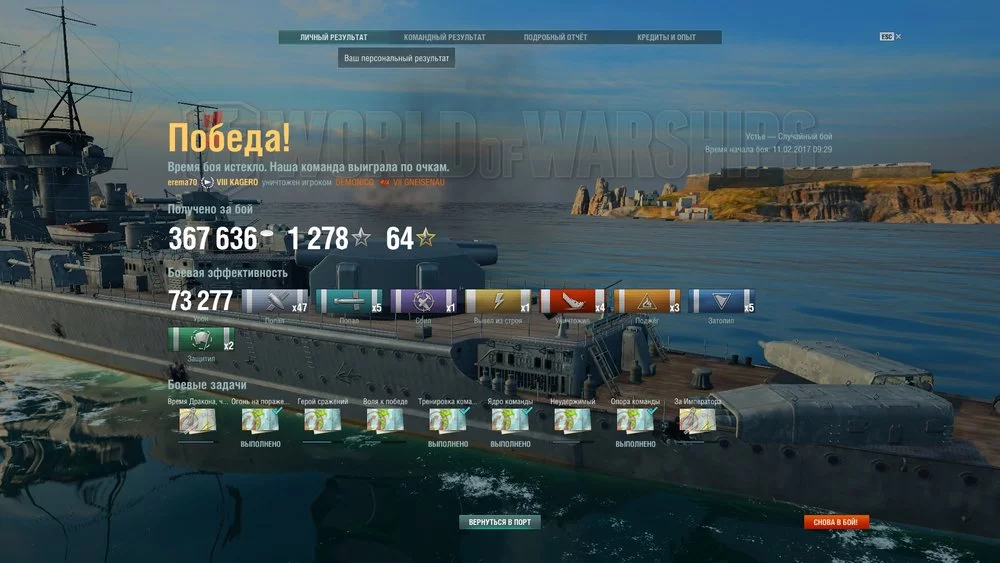Select the orange Поджёг fire ribbon
Screen dimensions: 1000x563
(646, 302)
